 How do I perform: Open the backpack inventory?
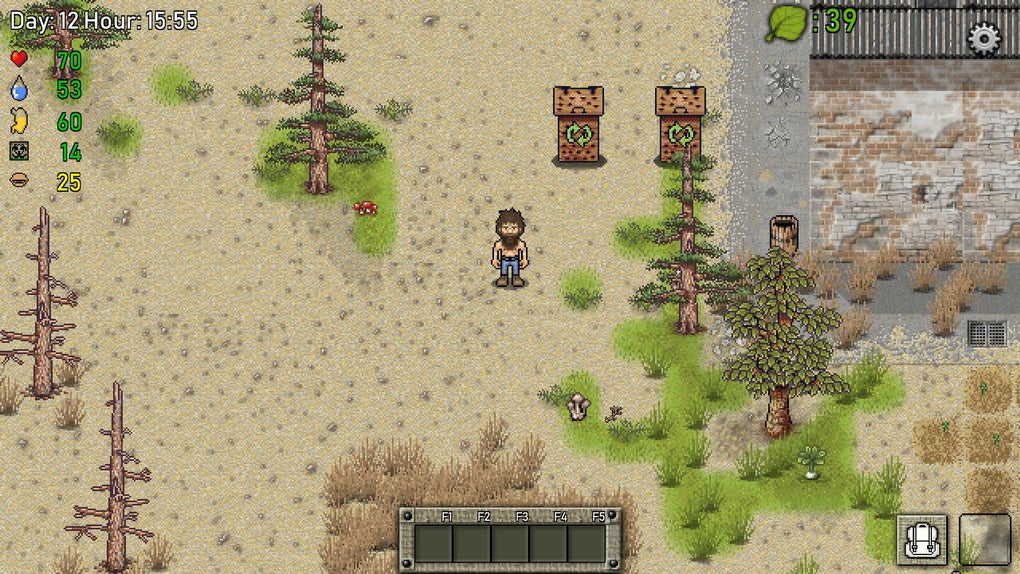tap(921, 540)
